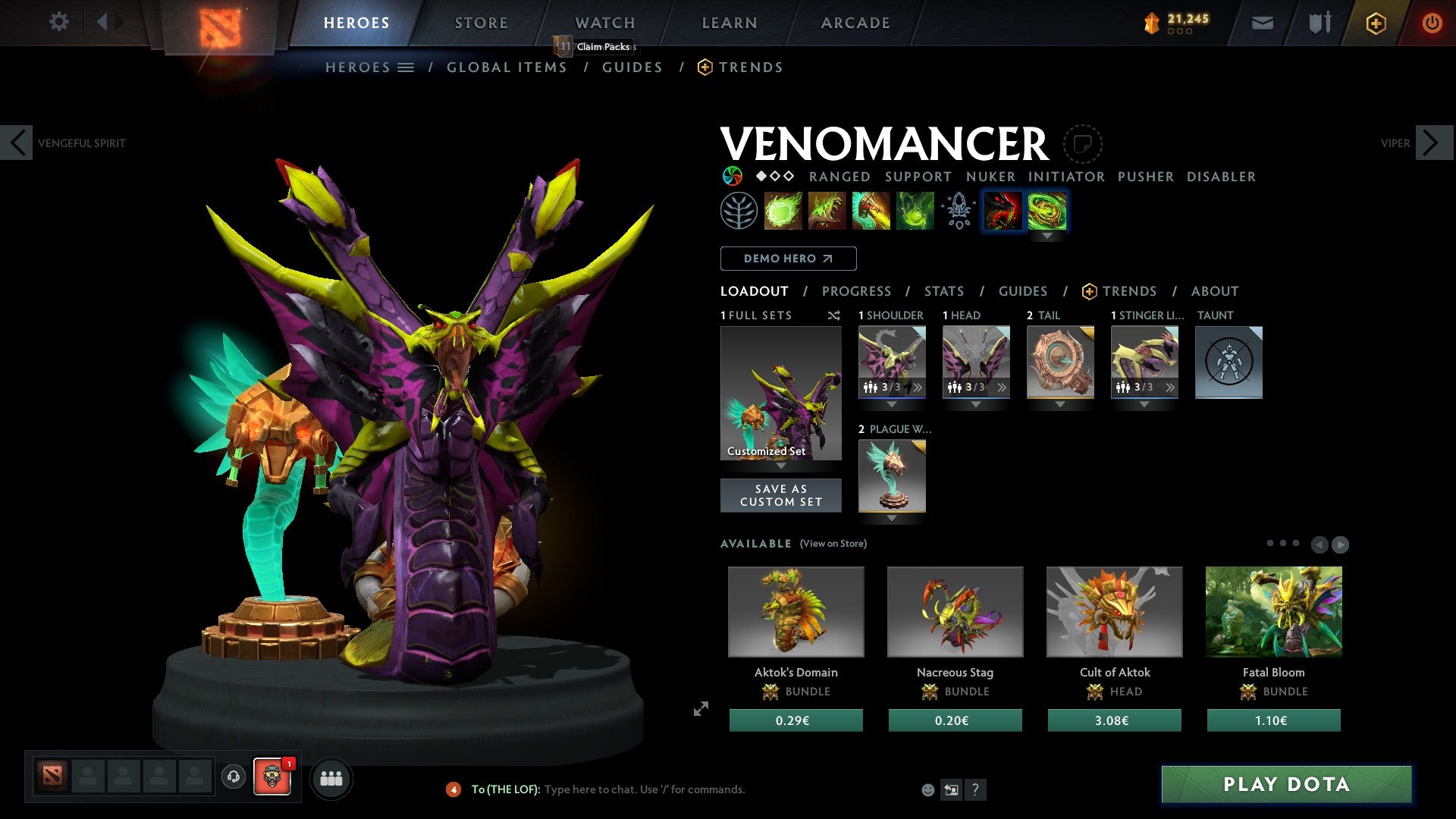Buy Aktok's Domain bundle for 0.29€
The image size is (1456, 819).
pos(795,720)
